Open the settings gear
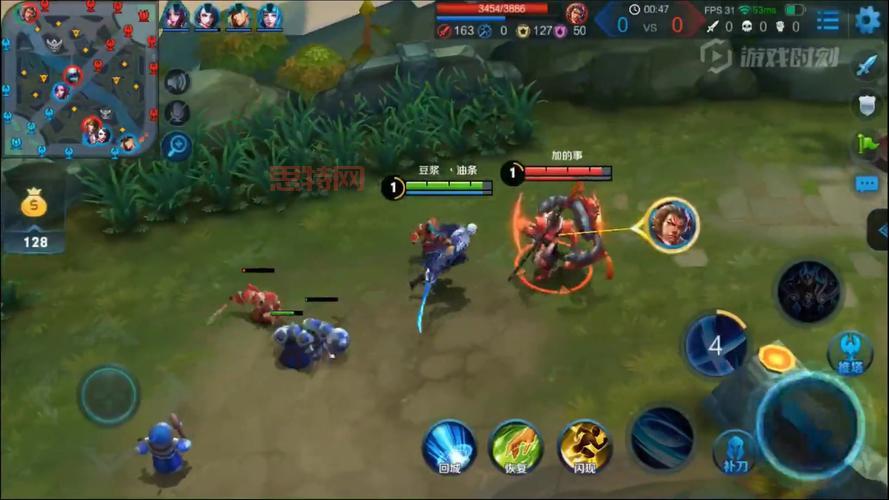 tap(867, 20)
